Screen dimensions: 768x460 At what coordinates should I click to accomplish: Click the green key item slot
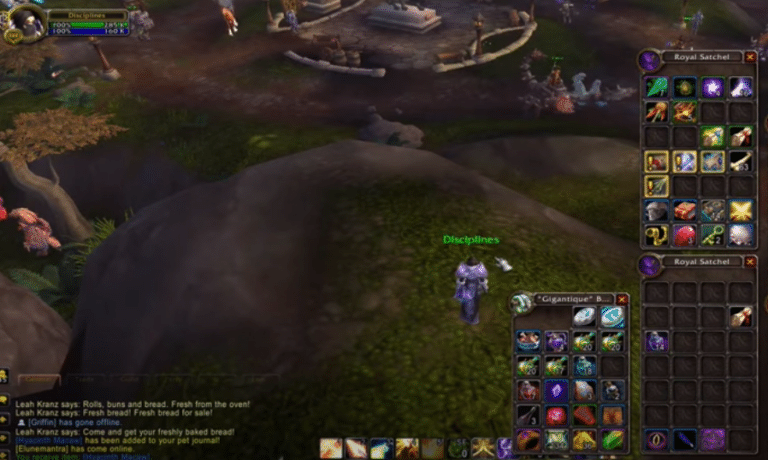tap(712, 236)
